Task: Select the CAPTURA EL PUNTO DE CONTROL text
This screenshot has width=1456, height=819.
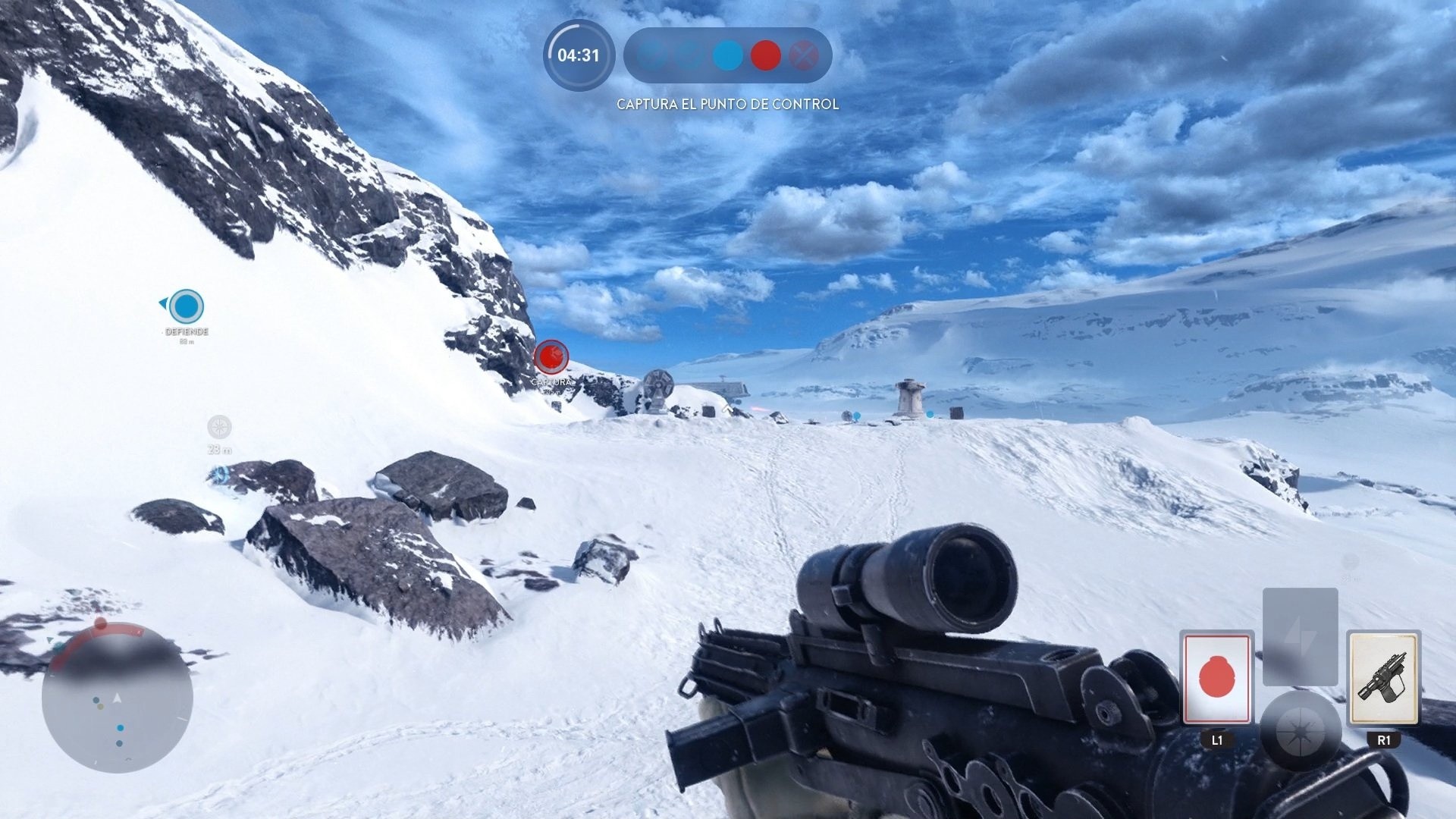Action: (727, 104)
